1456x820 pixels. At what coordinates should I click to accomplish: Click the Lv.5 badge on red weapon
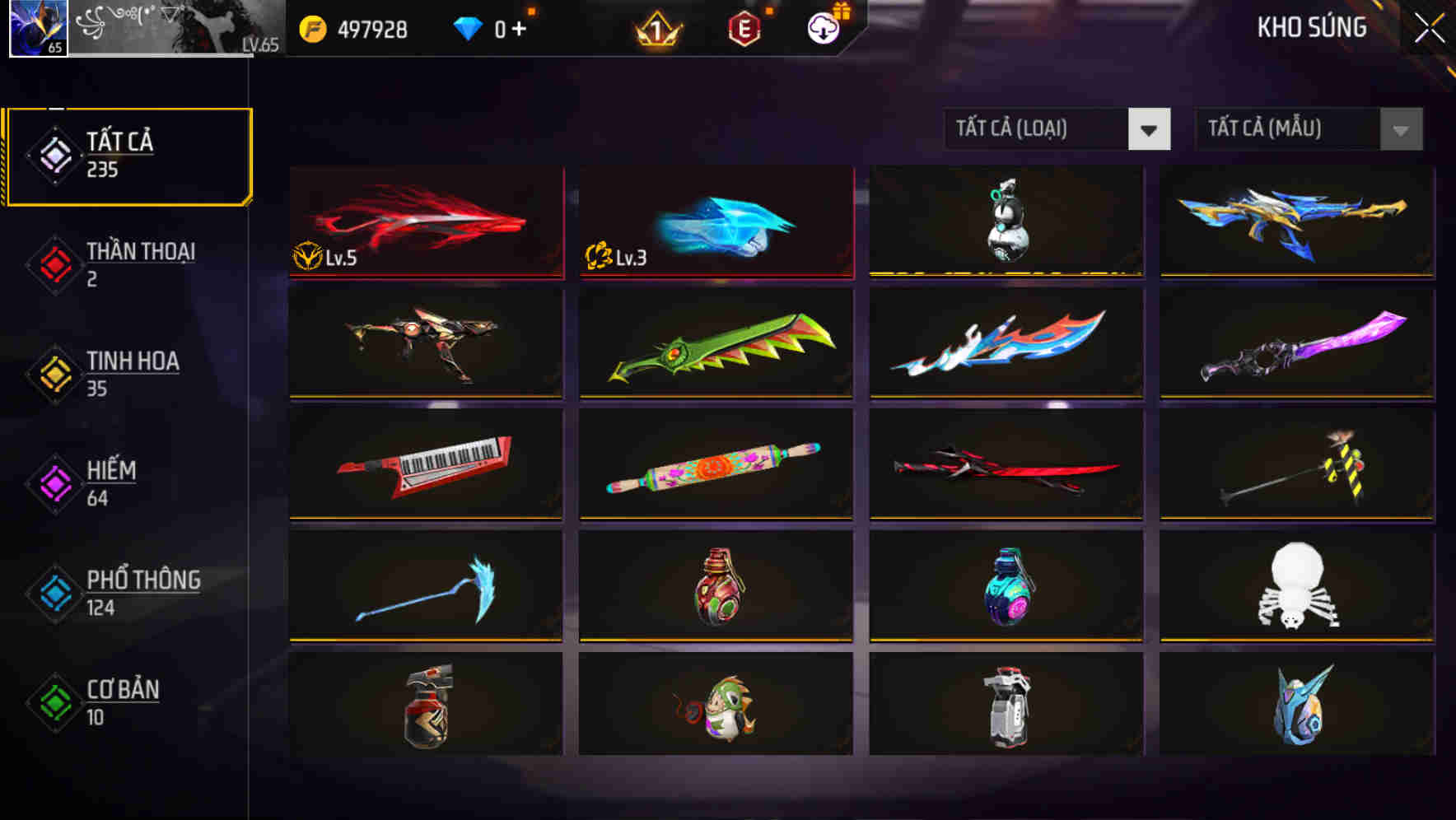(328, 255)
